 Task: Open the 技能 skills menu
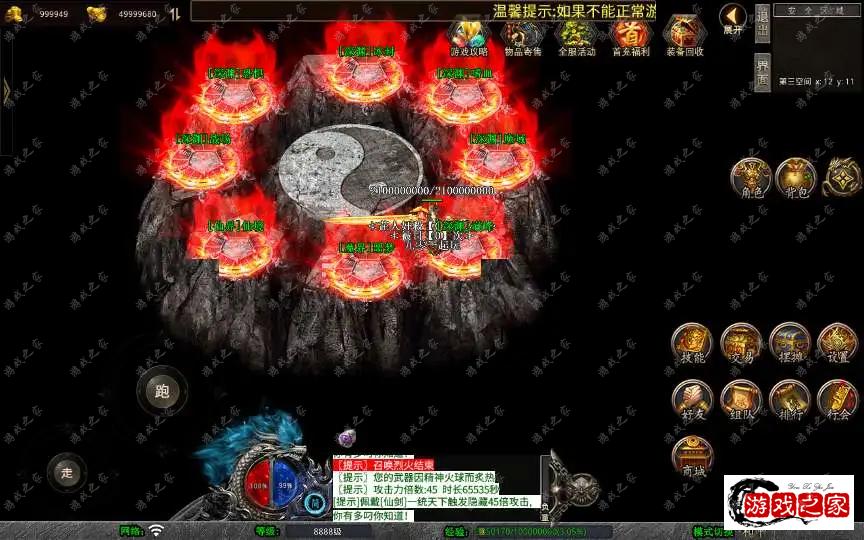(x=692, y=343)
